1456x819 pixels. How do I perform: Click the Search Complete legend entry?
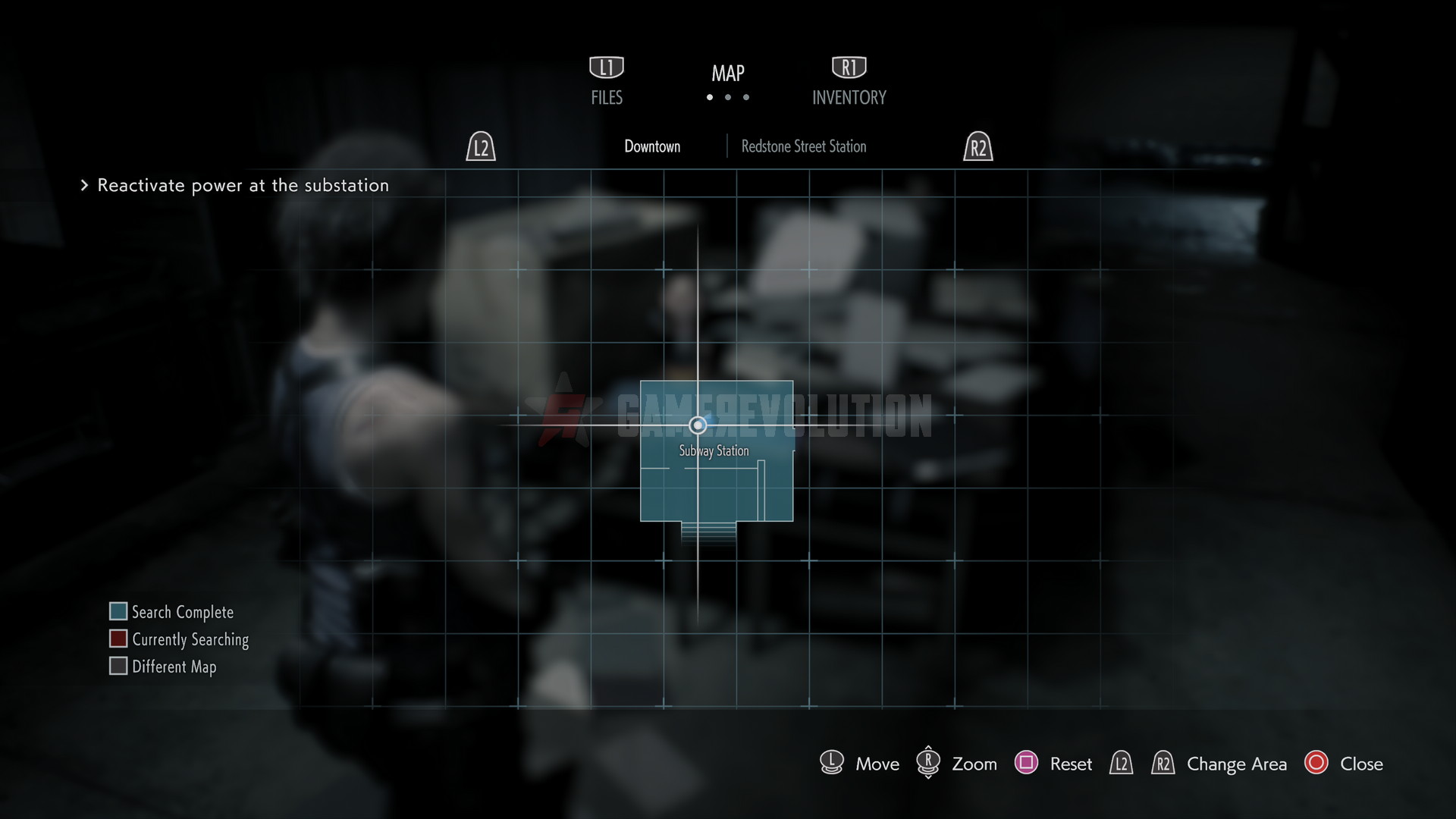pyautogui.click(x=182, y=612)
